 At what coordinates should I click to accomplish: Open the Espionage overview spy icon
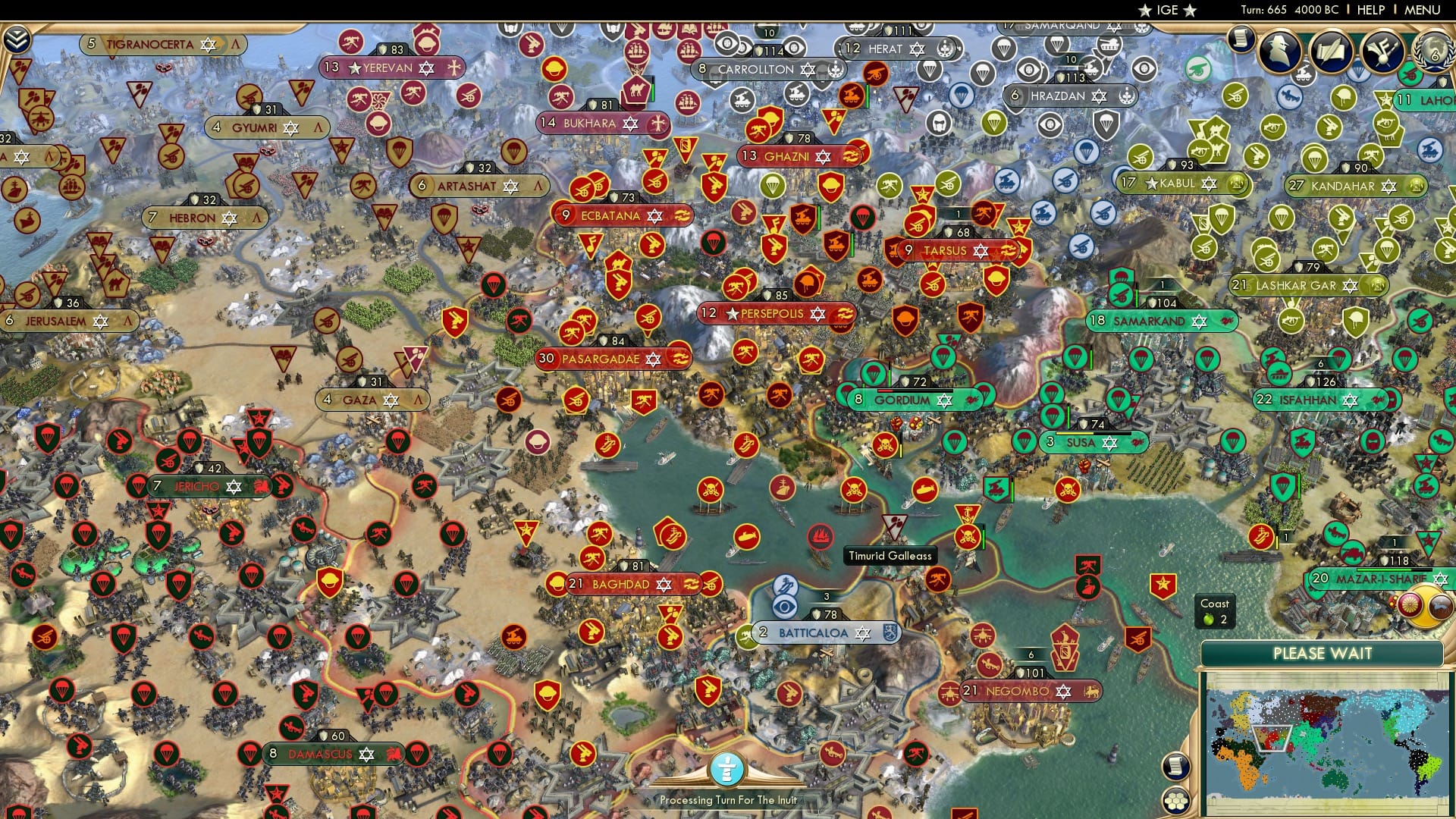[x=1279, y=50]
